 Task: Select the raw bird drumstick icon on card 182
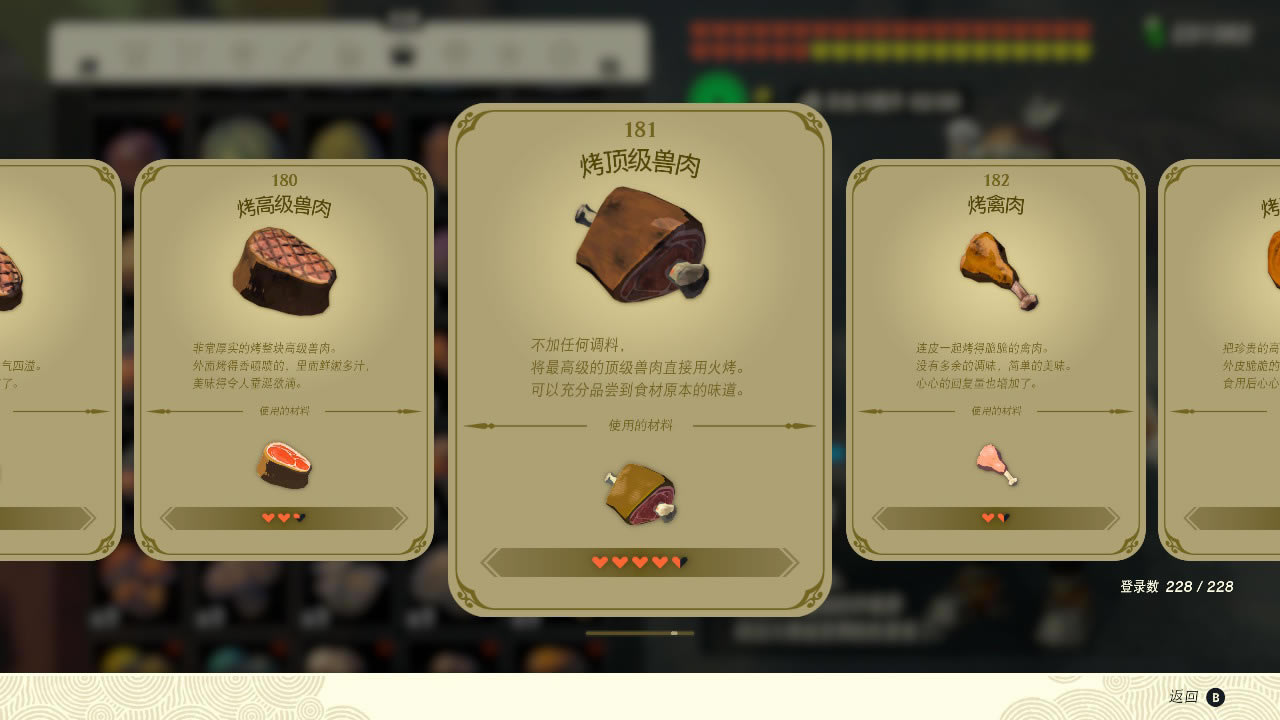(x=997, y=465)
